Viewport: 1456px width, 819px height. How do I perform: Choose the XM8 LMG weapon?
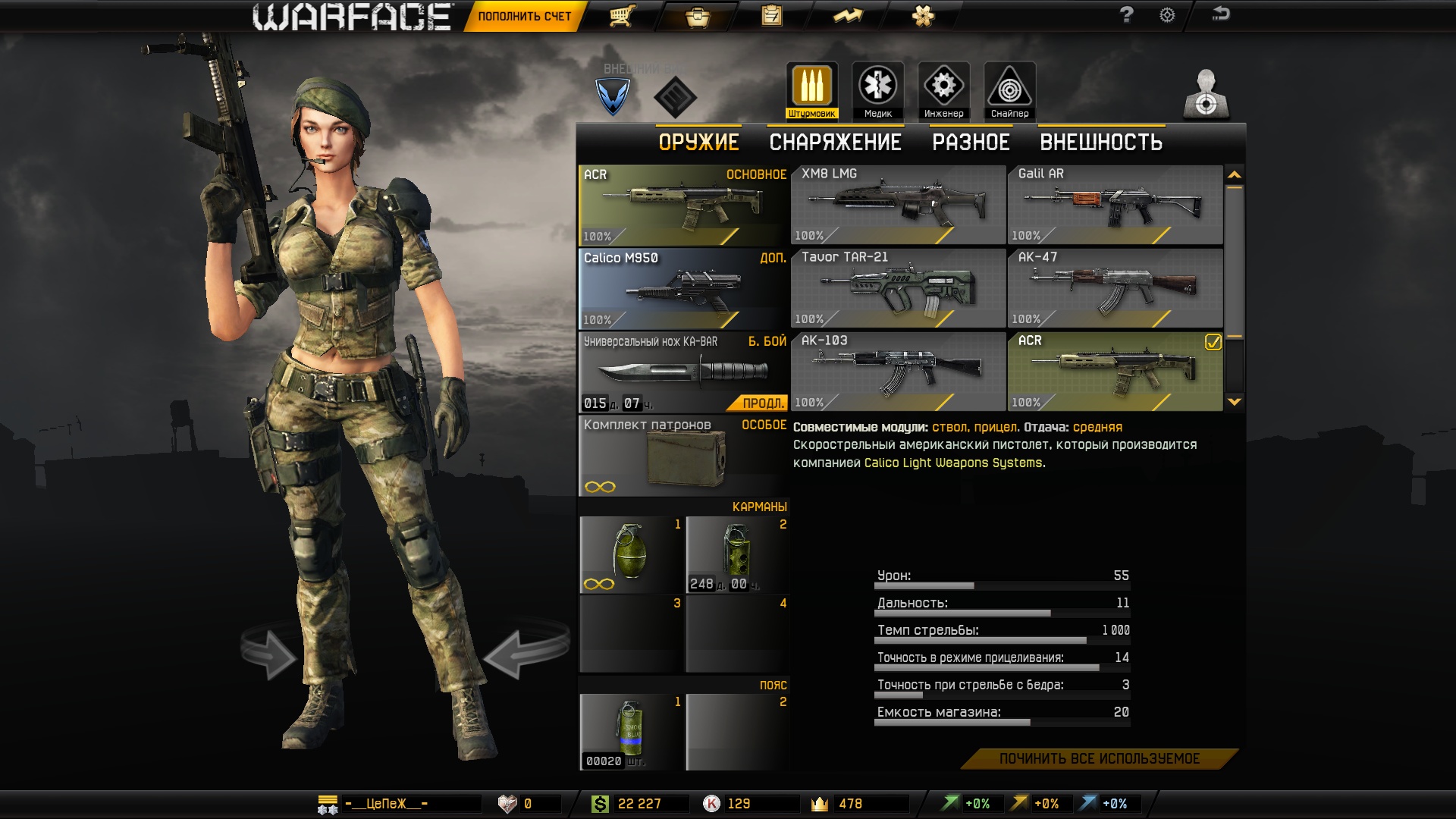pos(898,205)
